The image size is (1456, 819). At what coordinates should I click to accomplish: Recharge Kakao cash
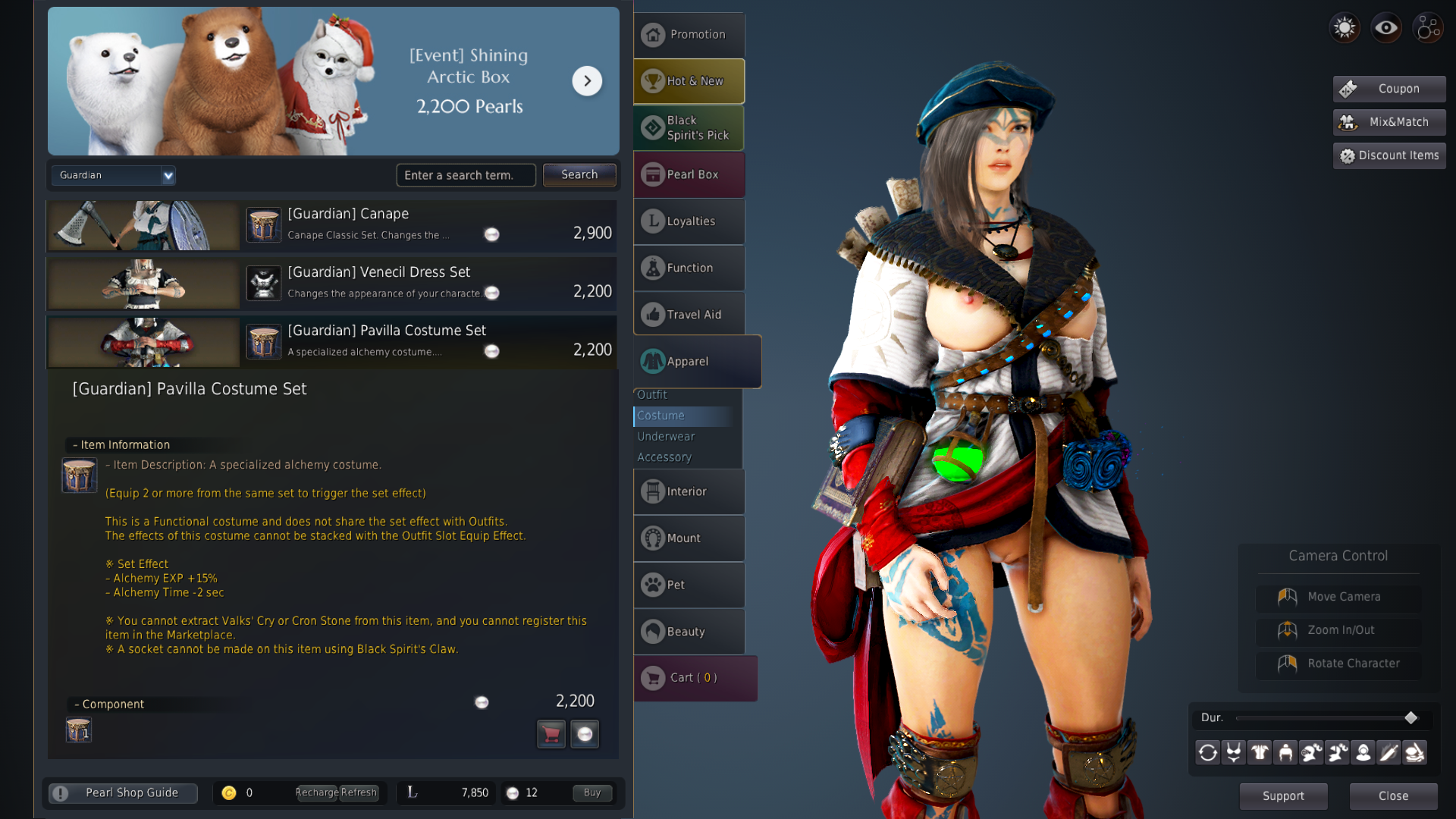(x=316, y=793)
